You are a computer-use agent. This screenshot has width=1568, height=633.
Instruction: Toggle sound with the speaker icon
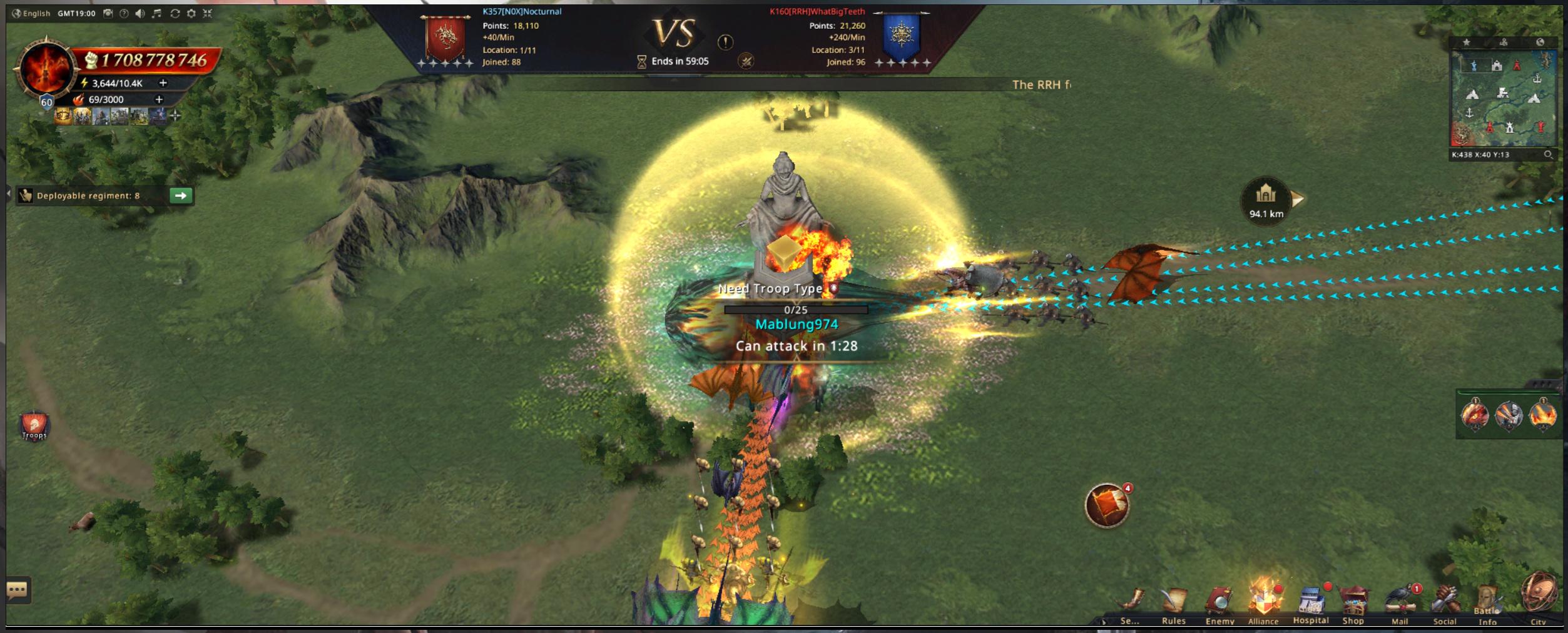tap(140, 13)
